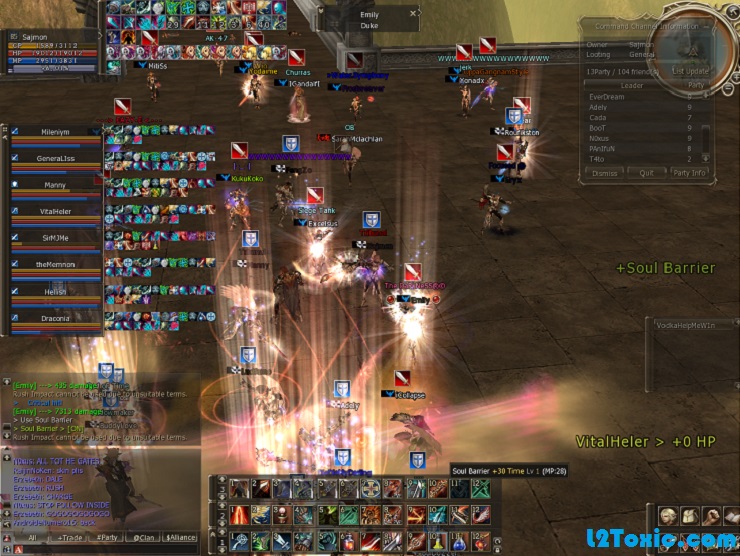Show the @Clan chat tab
740x556 pixels.
[x=141, y=537]
